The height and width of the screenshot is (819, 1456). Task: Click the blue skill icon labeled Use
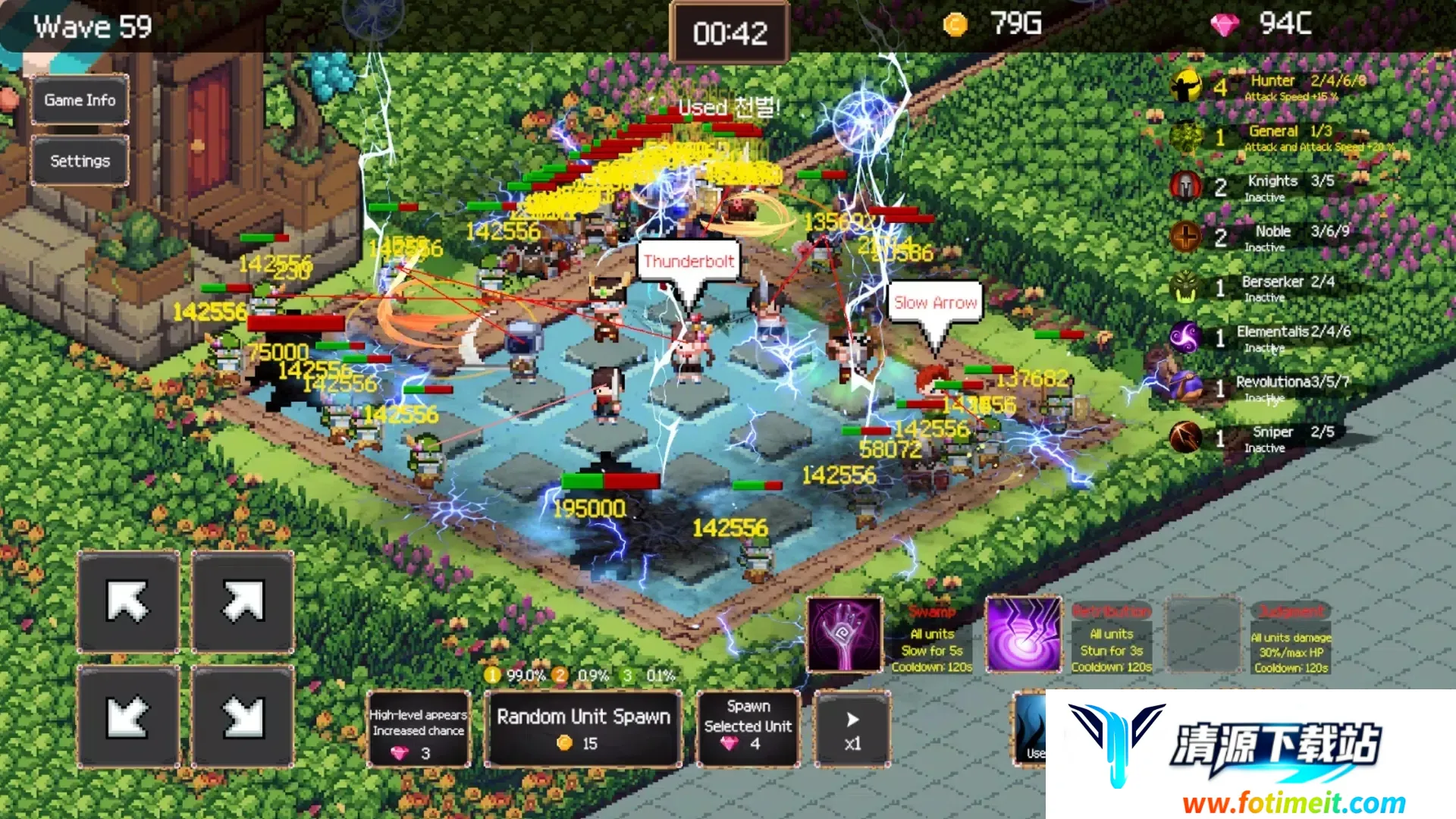click(x=1030, y=728)
